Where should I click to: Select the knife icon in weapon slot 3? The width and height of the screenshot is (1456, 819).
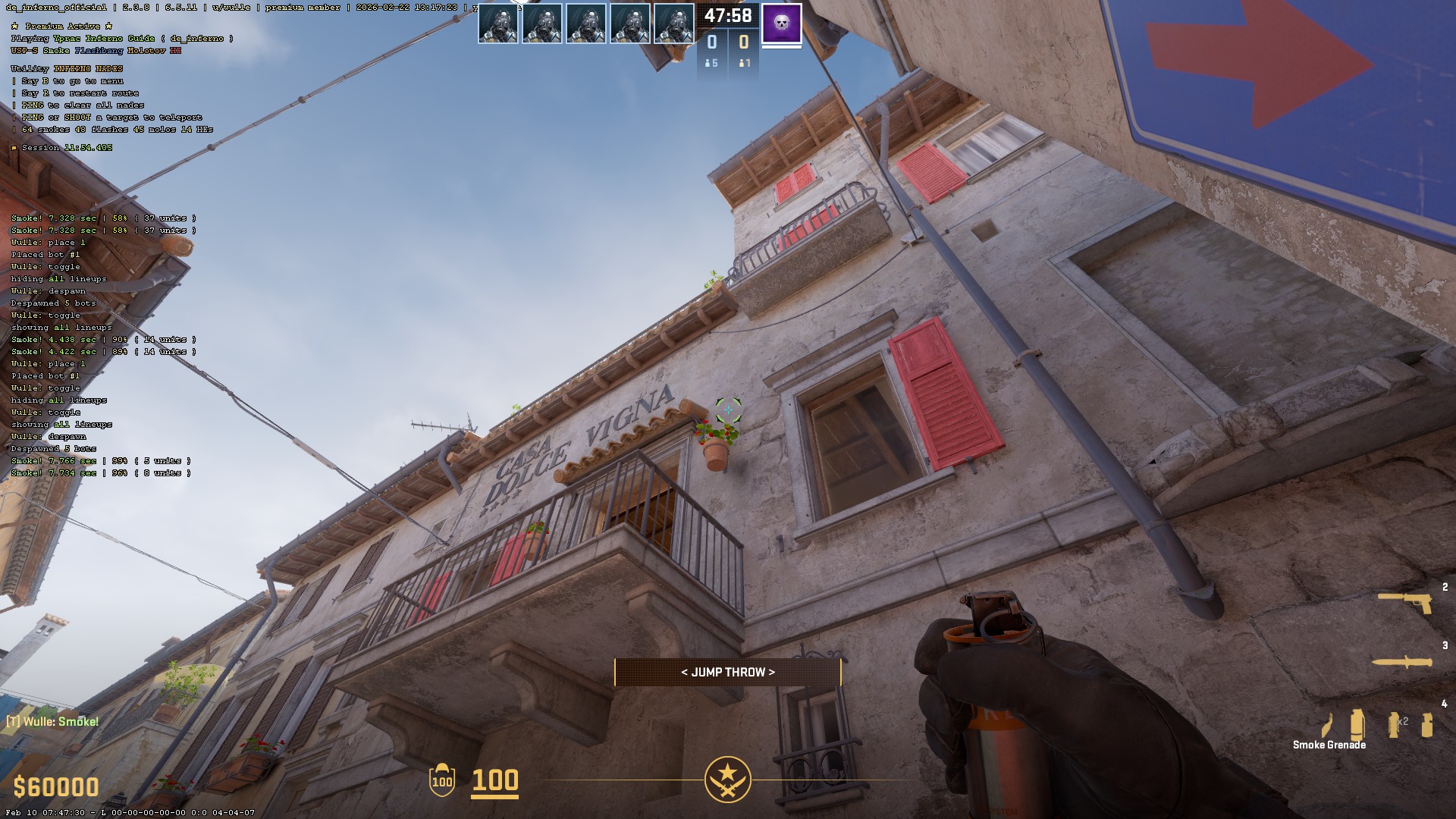coord(1401,662)
